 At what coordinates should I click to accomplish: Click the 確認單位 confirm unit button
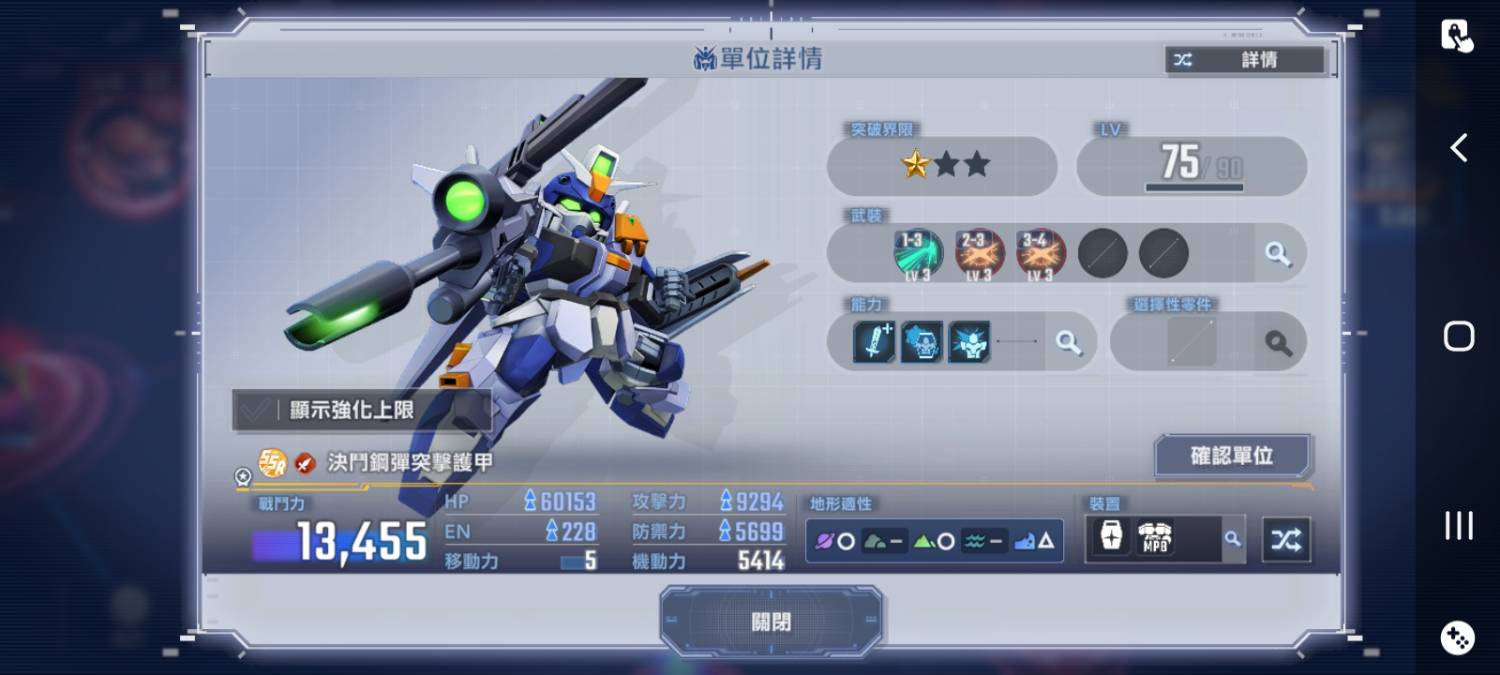[1232, 456]
